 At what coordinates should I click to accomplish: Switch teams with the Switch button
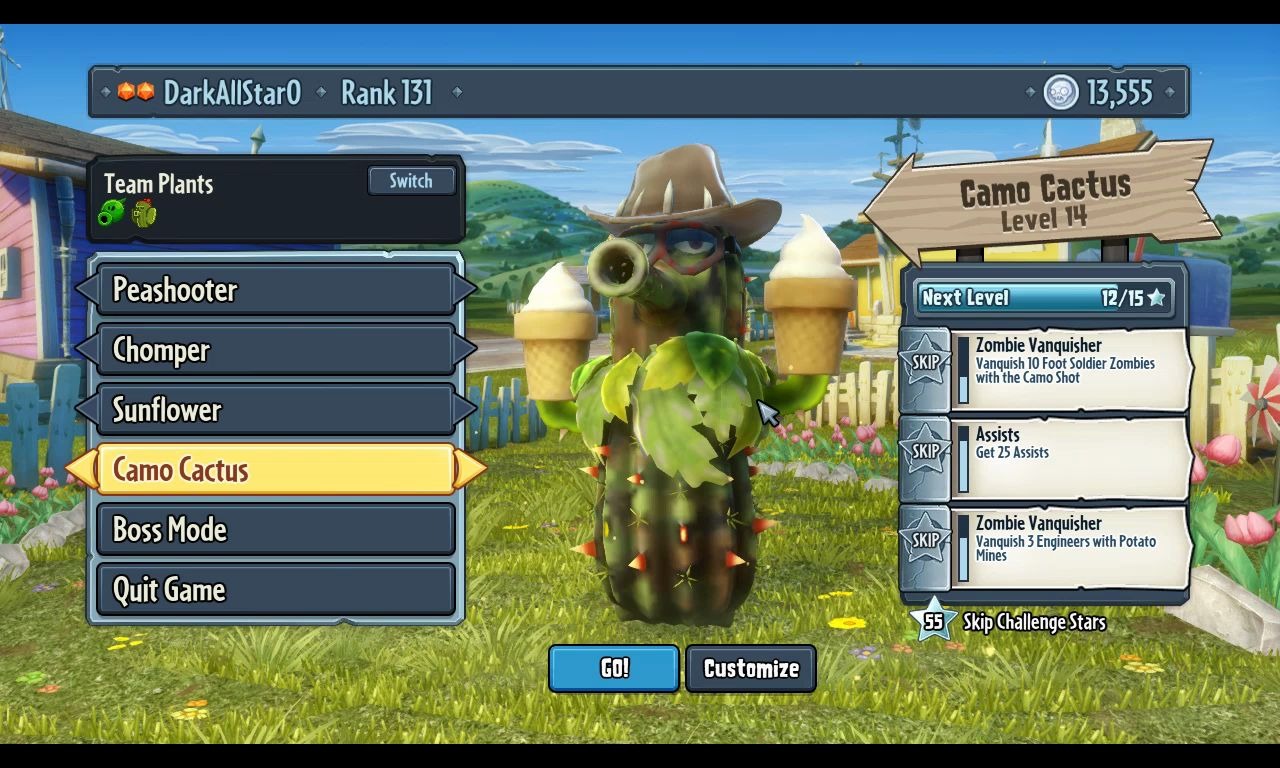(x=411, y=181)
